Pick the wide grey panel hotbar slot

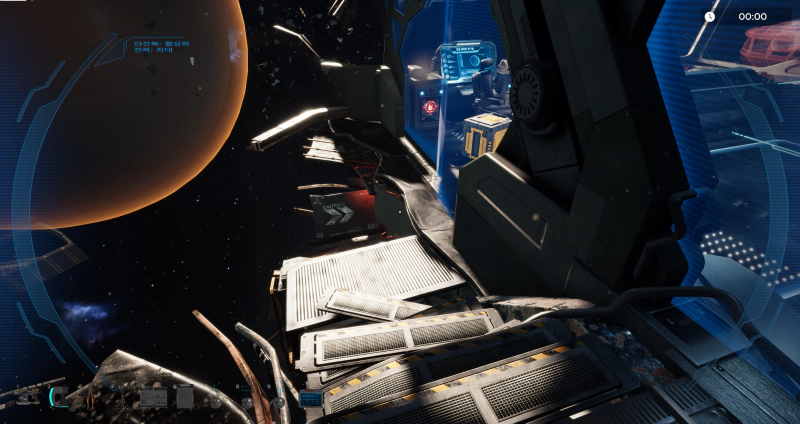(153, 398)
